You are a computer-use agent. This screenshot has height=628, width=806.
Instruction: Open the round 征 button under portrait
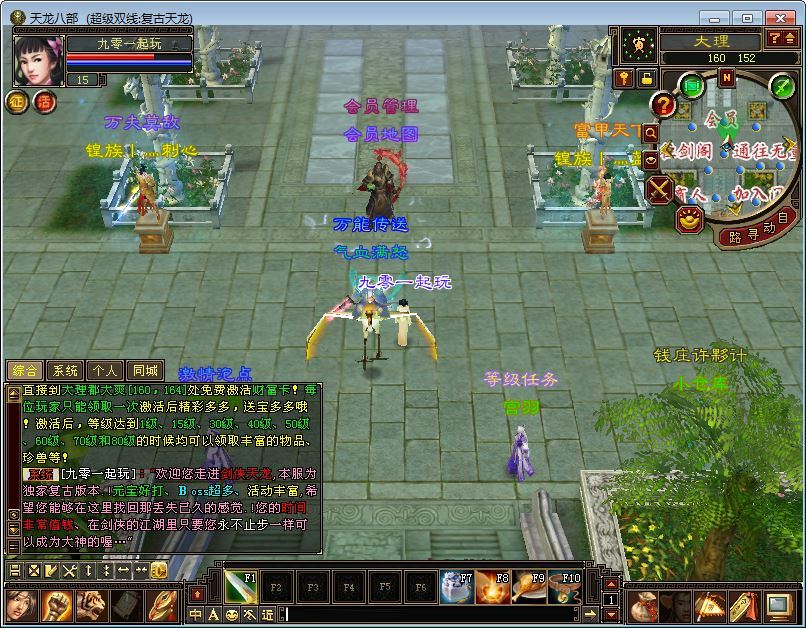18,101
